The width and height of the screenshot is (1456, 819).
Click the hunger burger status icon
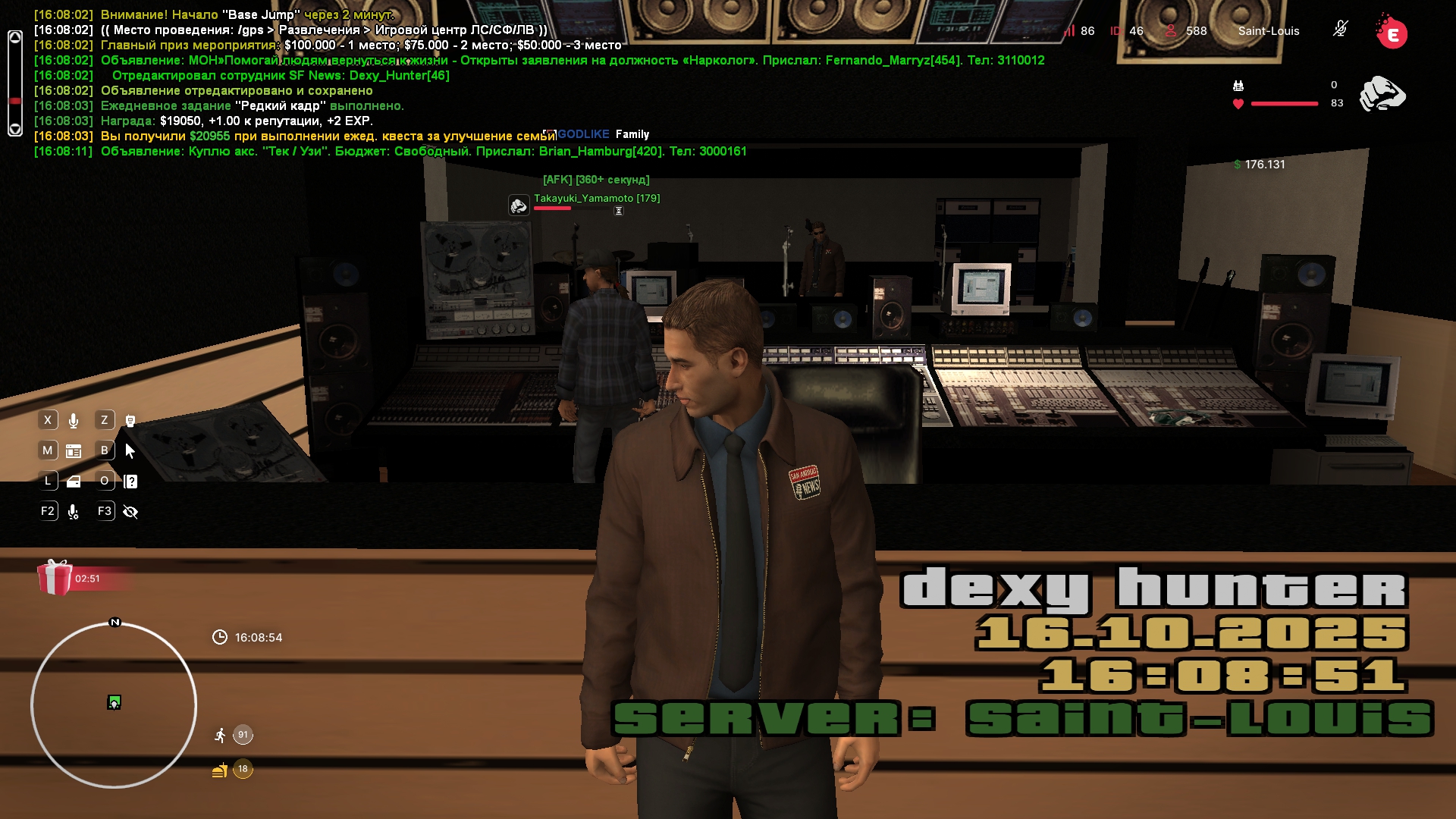pos(220,770)
